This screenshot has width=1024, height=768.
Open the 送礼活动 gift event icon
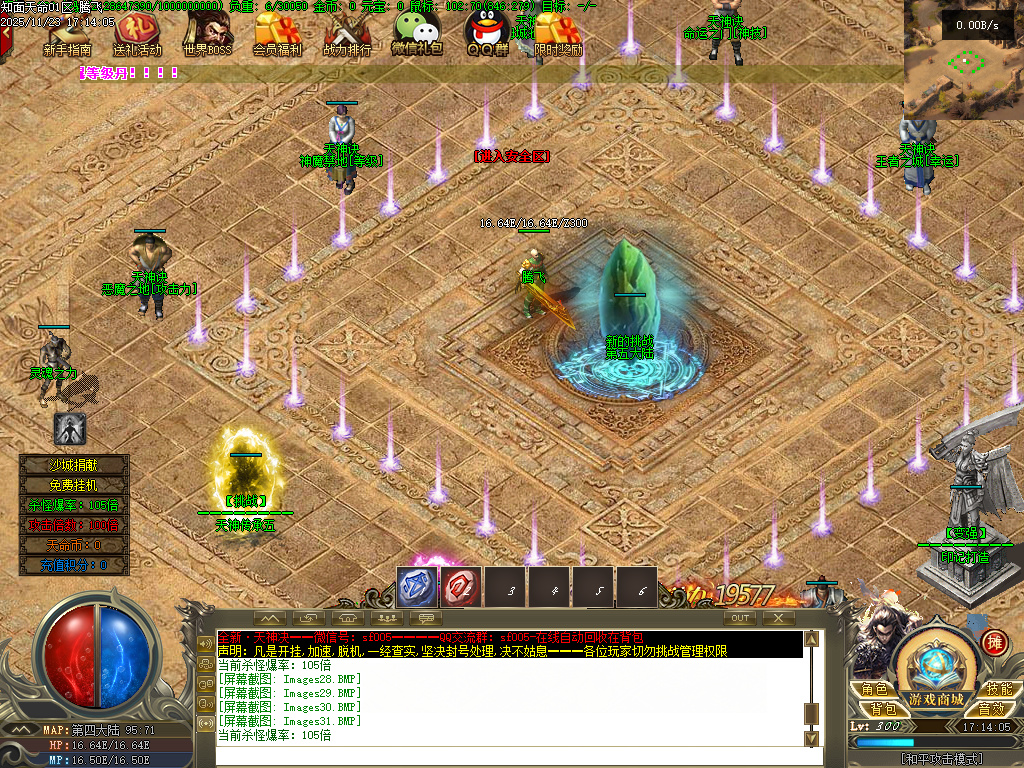pyautogui.click(x=137, y=33)
